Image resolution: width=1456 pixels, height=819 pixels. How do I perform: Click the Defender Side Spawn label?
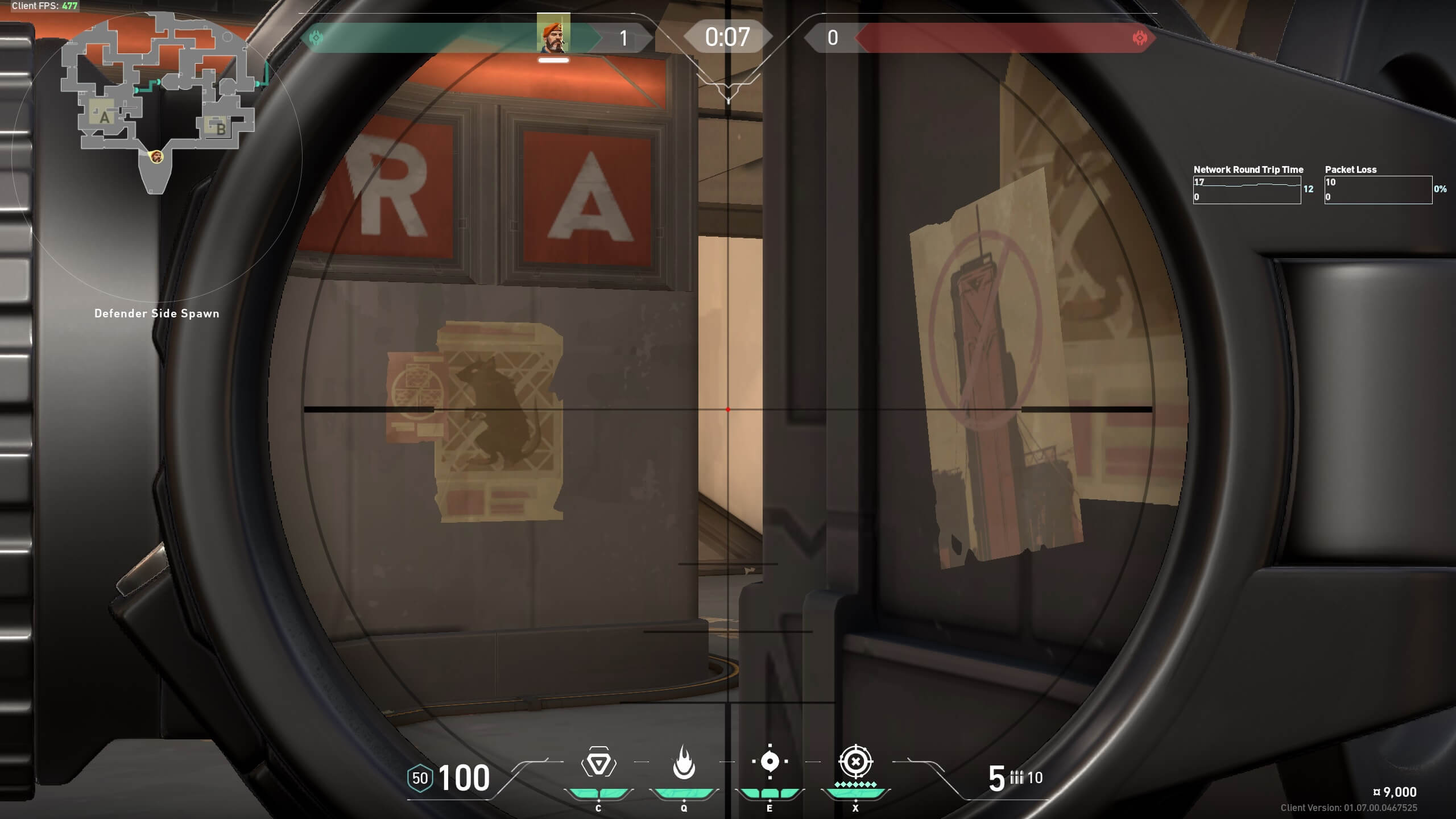(x=158, y=313)
